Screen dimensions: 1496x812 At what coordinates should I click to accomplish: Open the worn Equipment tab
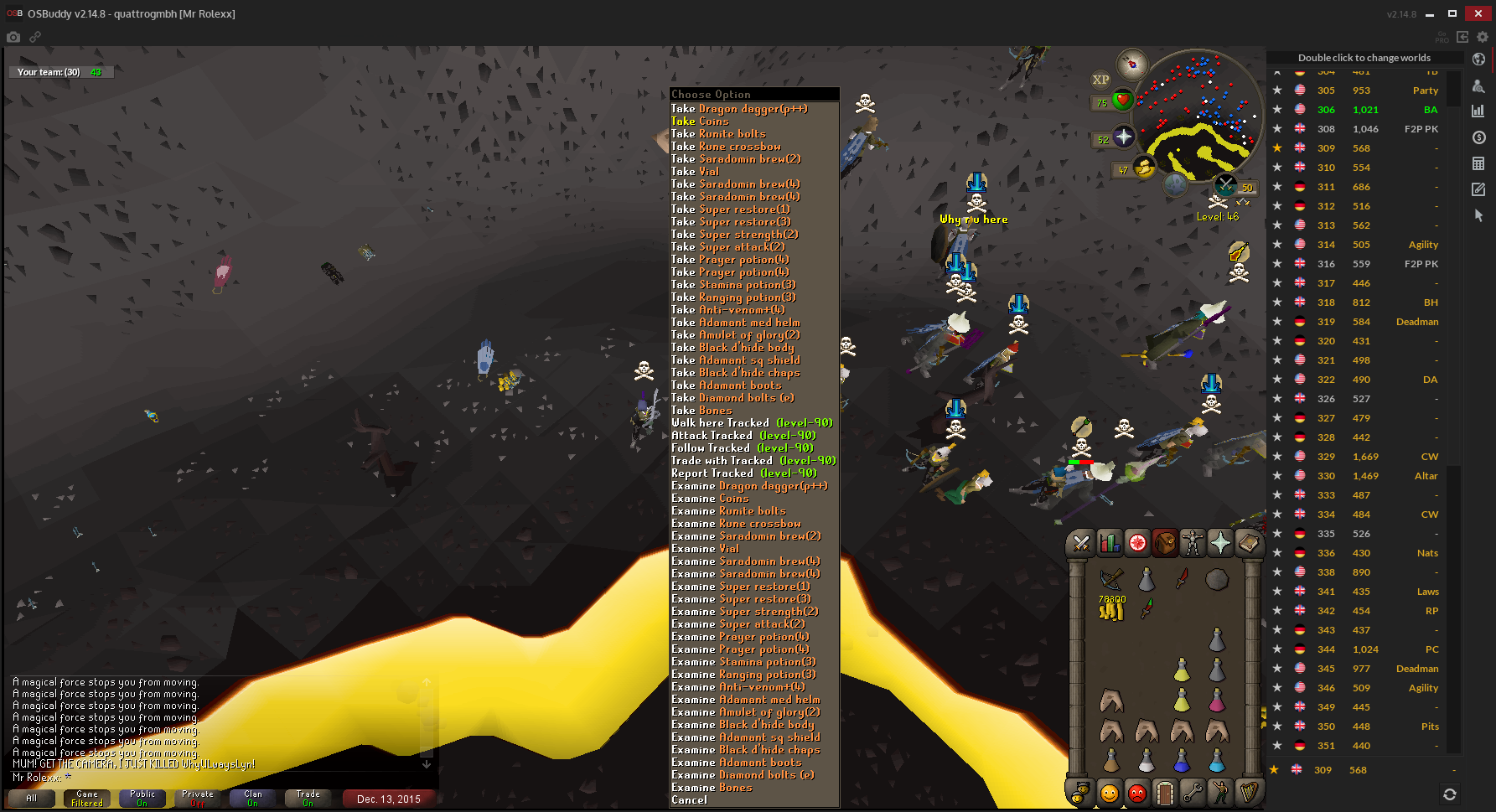point(1193,543)
